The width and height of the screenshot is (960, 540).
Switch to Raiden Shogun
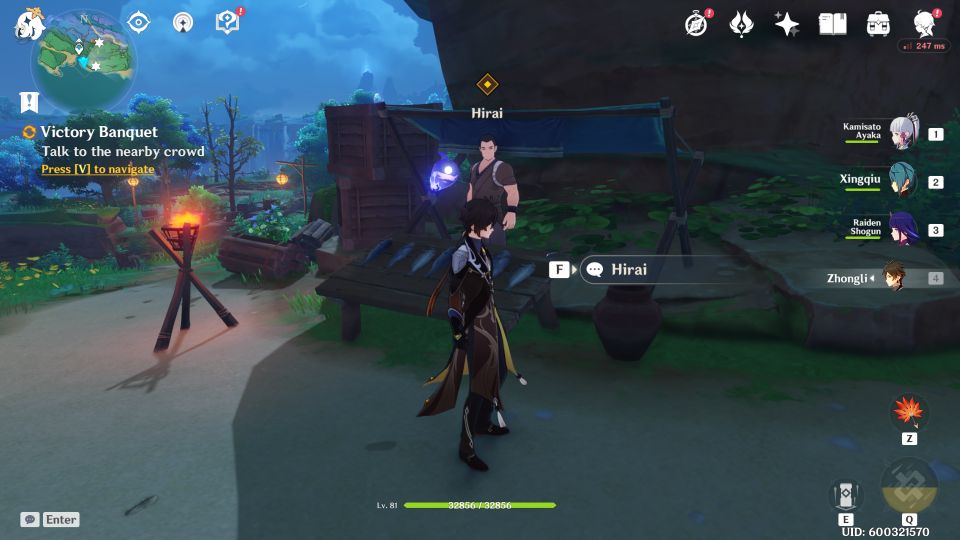point(902,230)
